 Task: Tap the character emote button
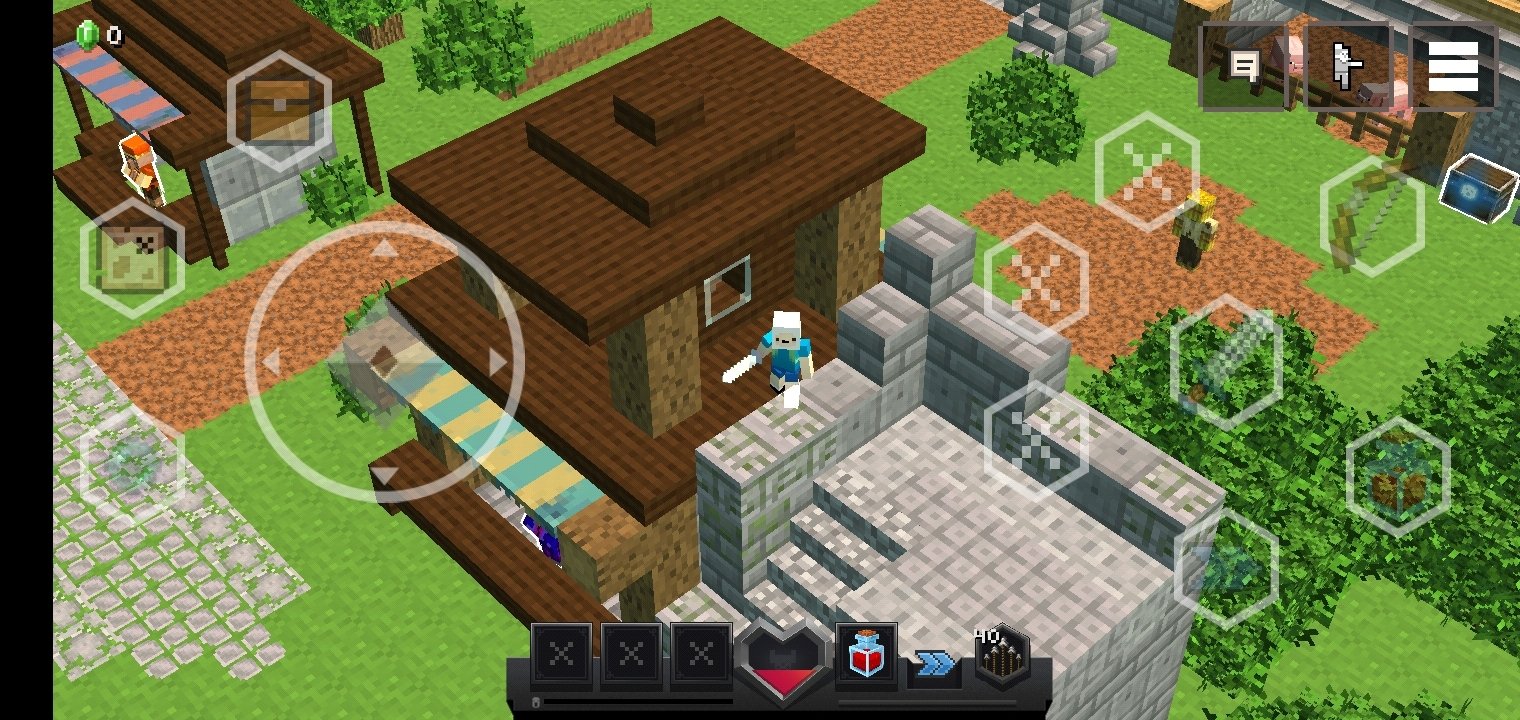(1348, 66)
